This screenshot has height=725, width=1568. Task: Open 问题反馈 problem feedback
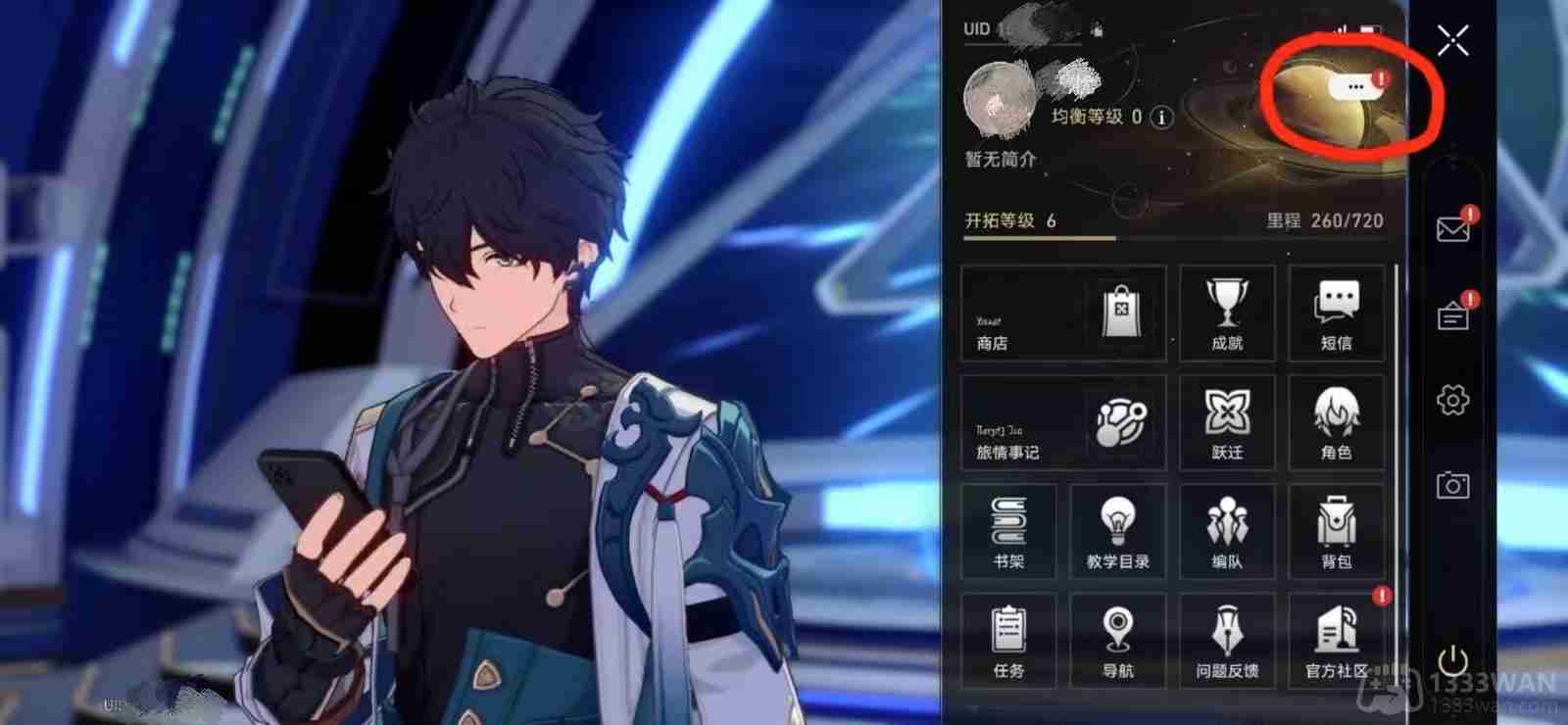pyautogui.click(x=1228, y=637)
